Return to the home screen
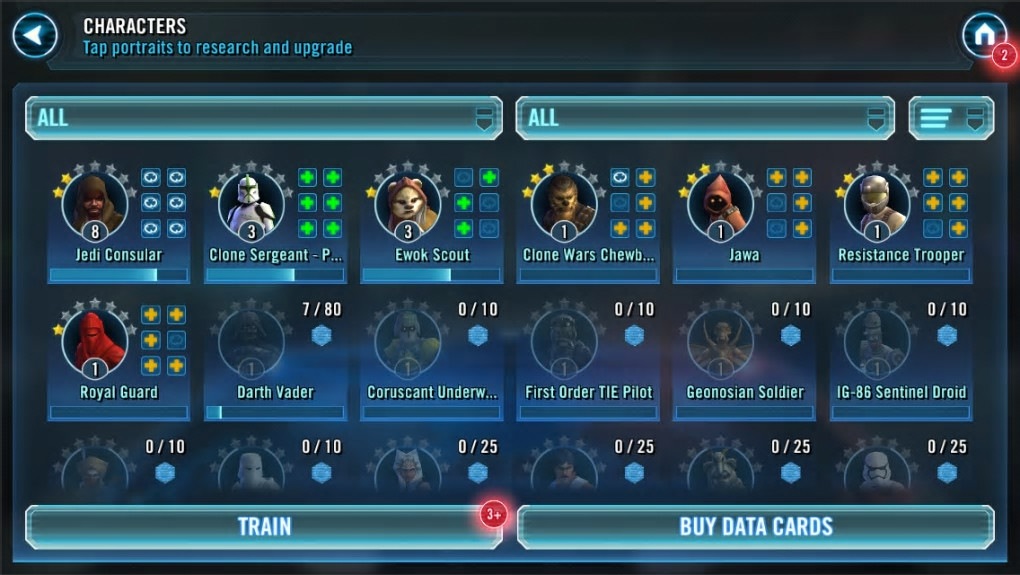The width and height of the screenshot is (1020, 575). [x=983, y=36]
